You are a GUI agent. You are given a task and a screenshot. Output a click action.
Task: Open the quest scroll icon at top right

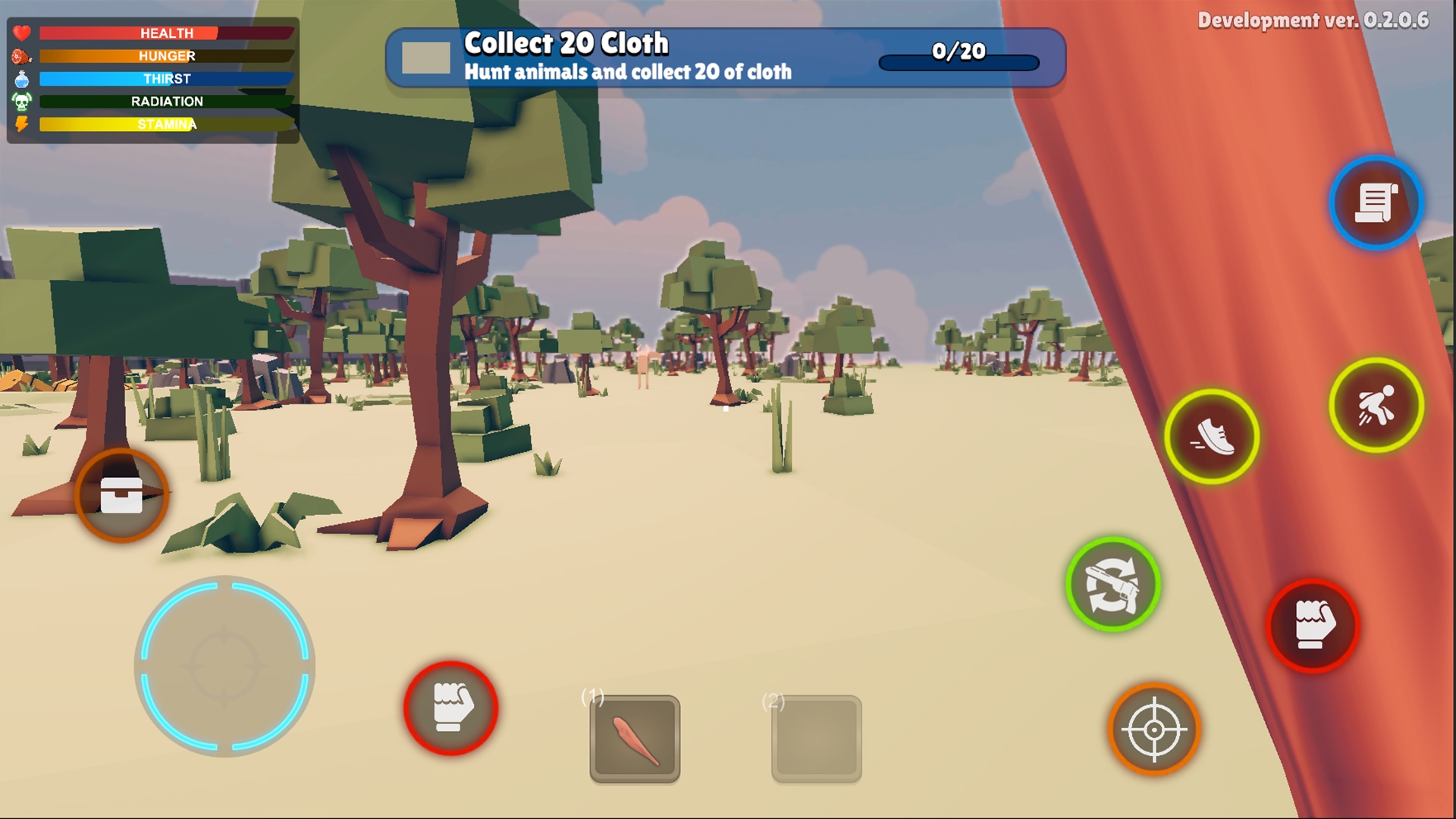(1376, 202)
